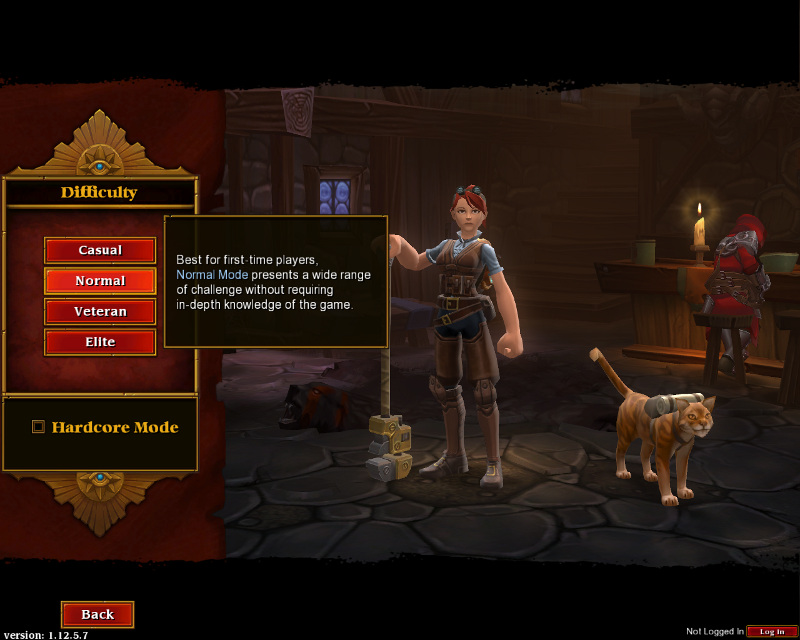The image size is (800, 640).
Task: Go back with the Back button
Action: pyautogui.click(x=97, y=614)
